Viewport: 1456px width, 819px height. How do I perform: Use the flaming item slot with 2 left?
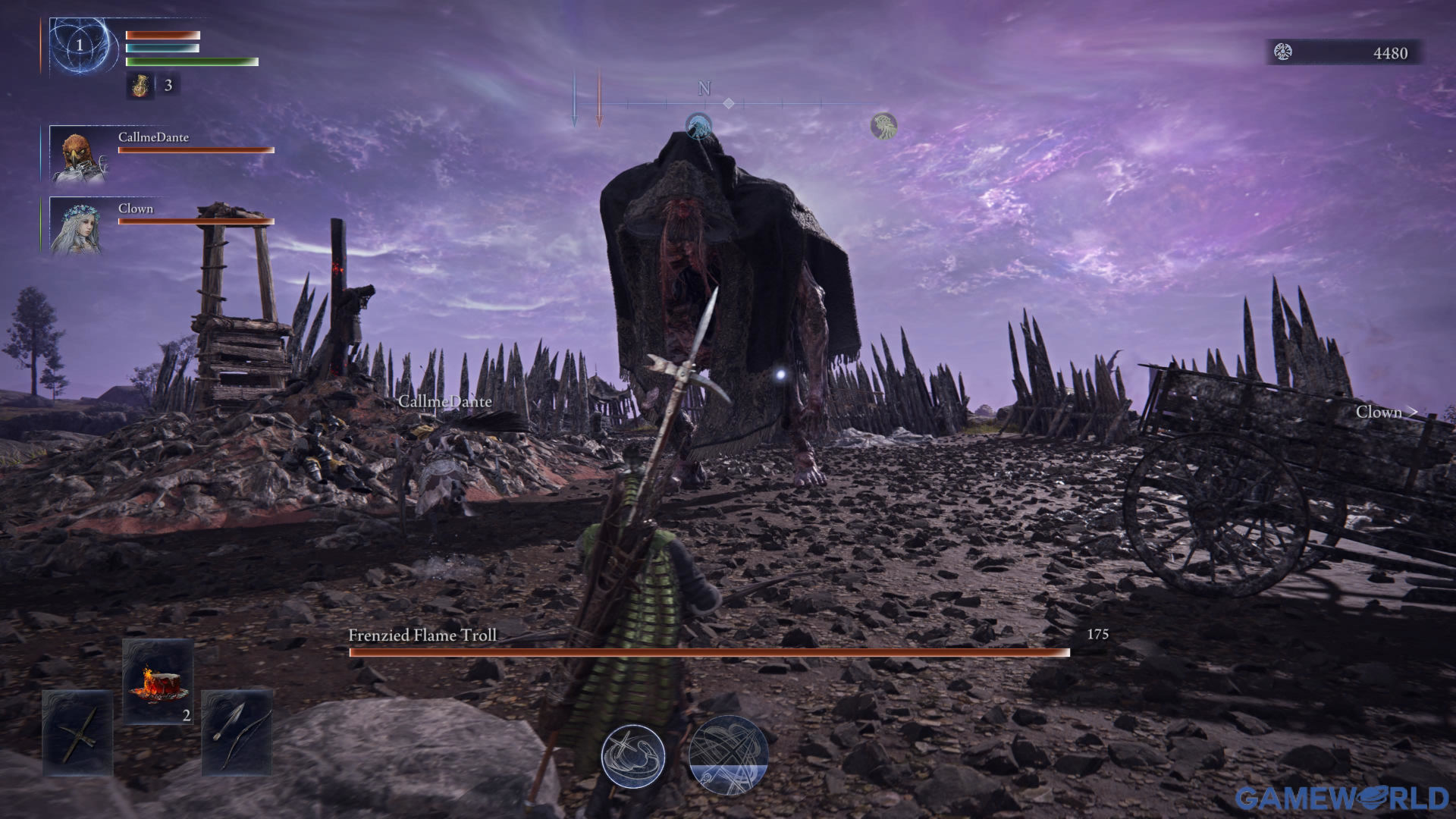point(158,680)
